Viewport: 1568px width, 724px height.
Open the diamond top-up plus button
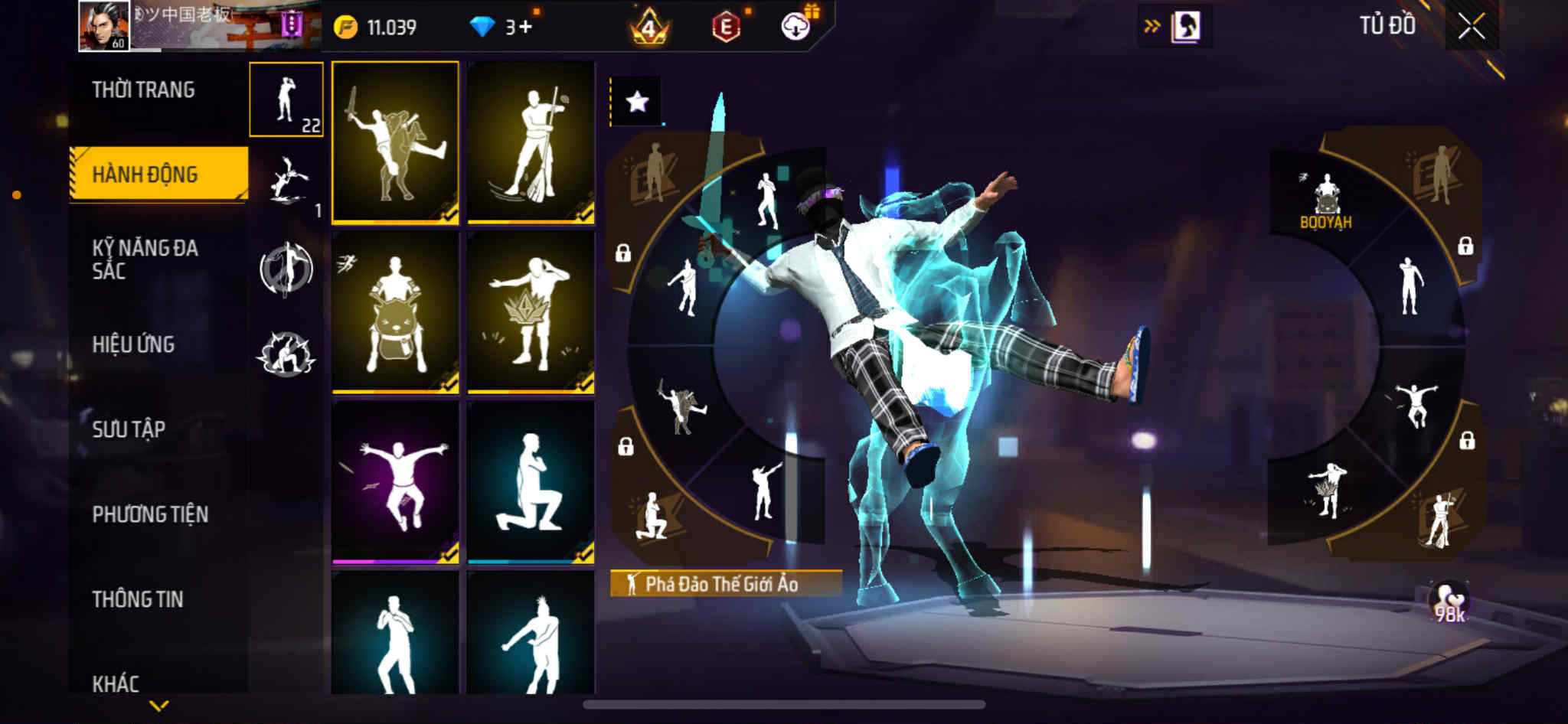click(526, 28)
